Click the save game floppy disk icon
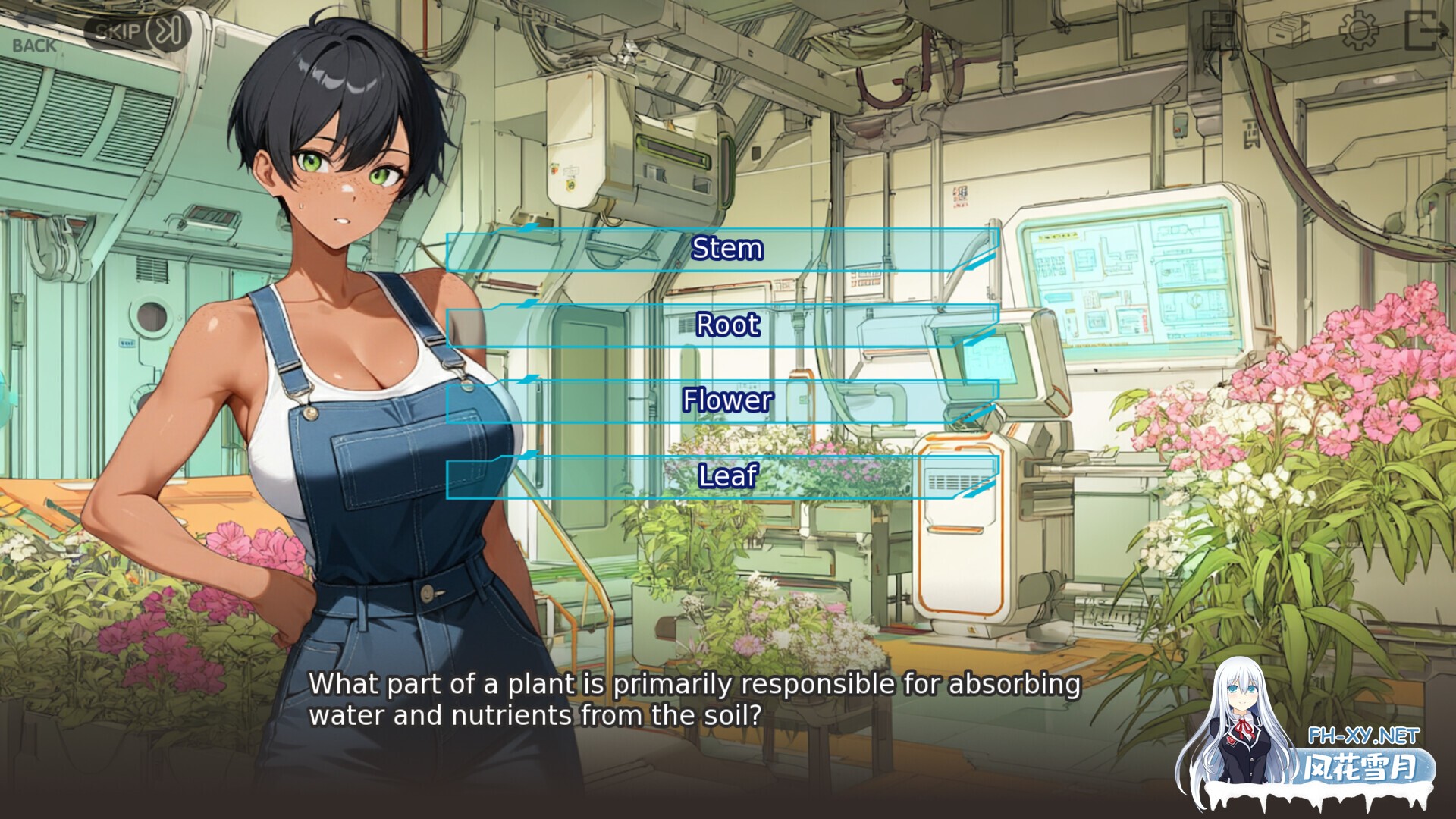The height and width of the screenshot is (819, 1456). tap(1217, 29)
